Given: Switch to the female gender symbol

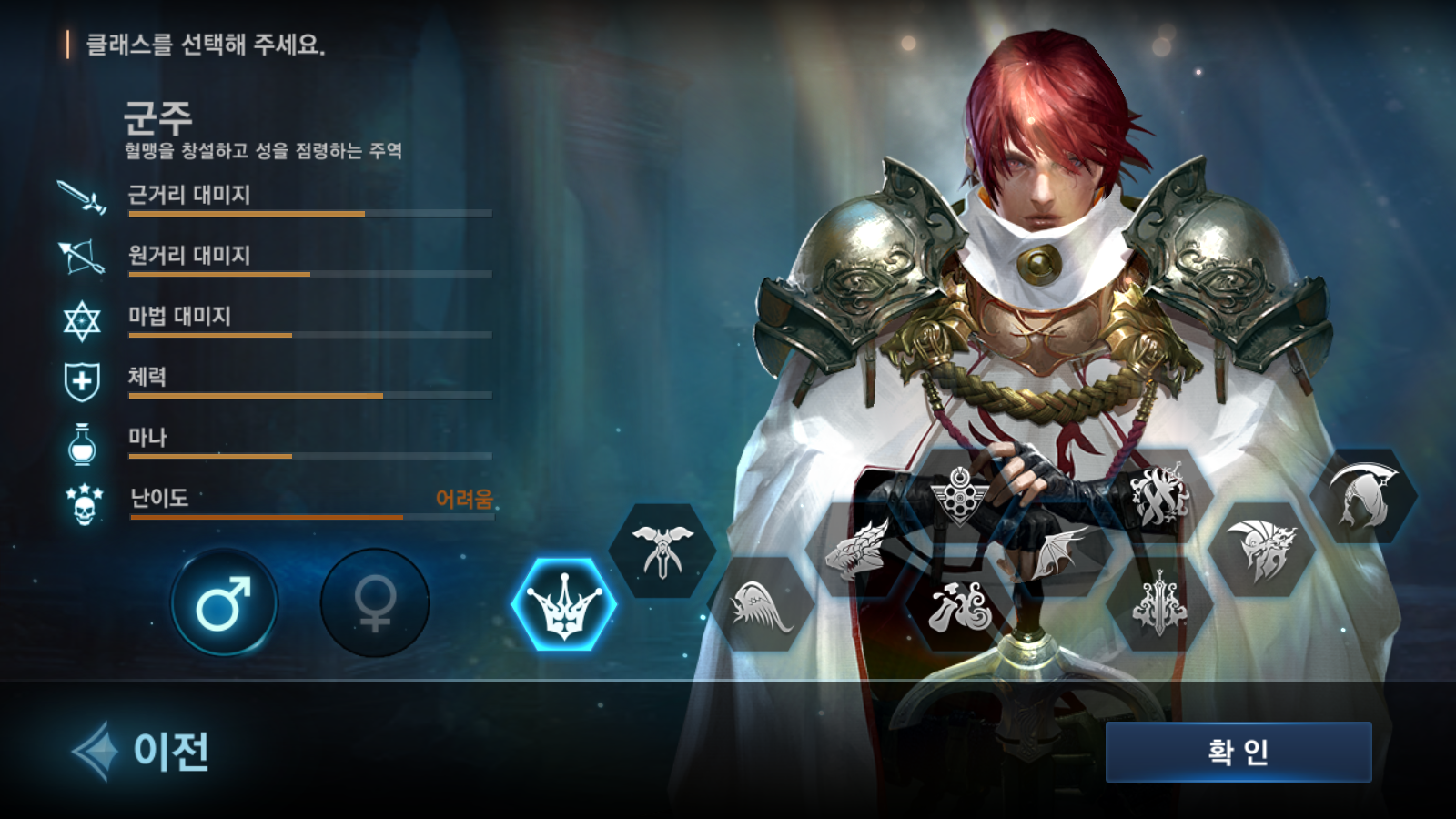Looking at the screenshot, I should 373,603.
